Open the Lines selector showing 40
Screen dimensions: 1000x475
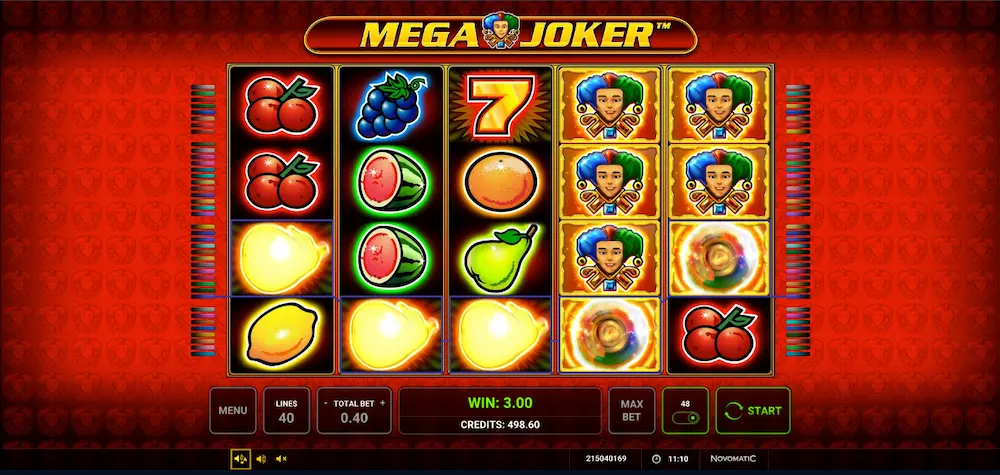click(286, 410)
